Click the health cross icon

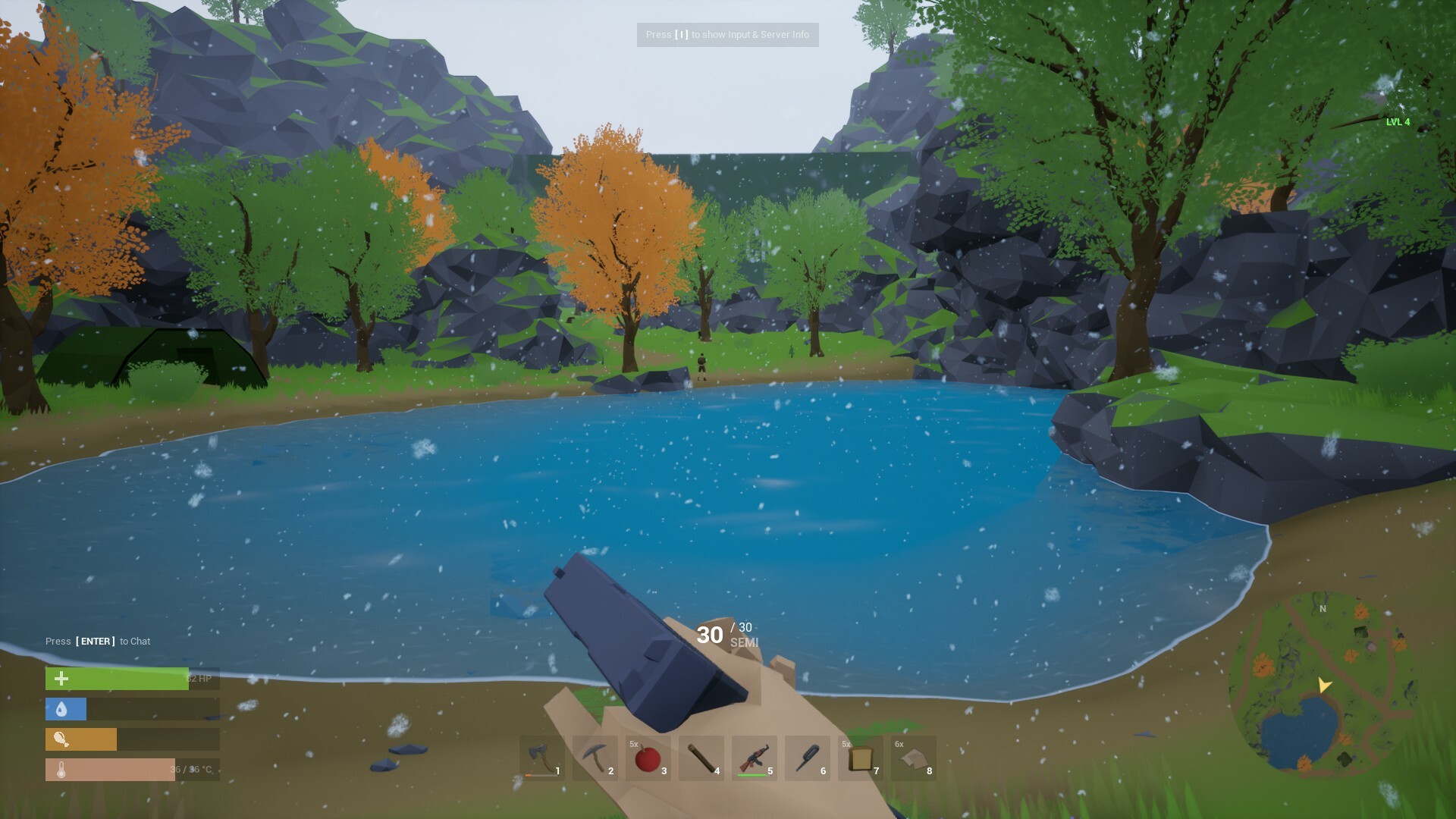(x=60, y=679)
